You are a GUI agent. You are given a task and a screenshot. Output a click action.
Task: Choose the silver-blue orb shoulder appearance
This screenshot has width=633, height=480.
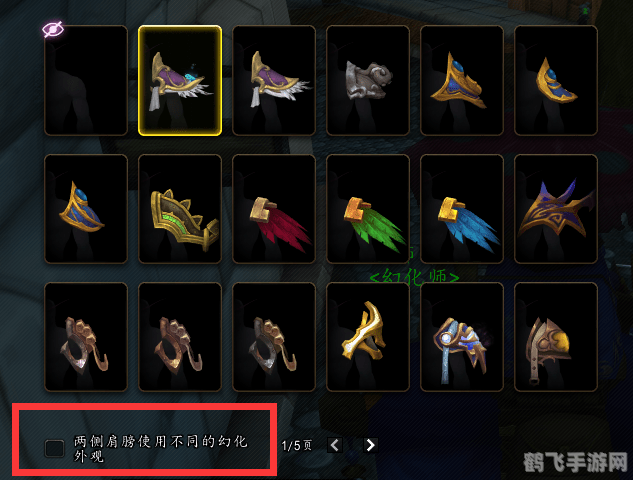click(x=462, y=337)
